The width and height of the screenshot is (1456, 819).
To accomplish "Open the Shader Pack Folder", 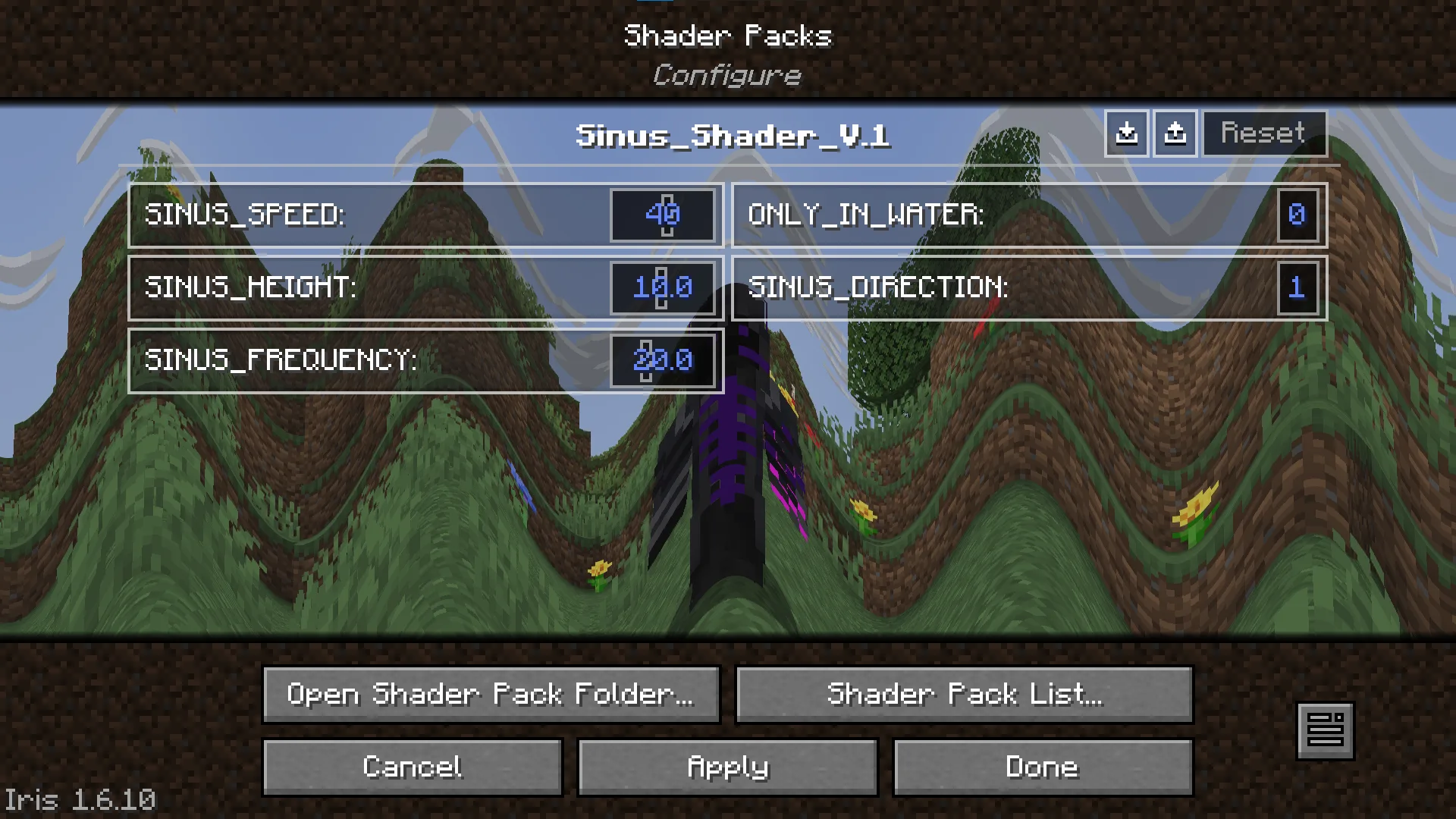I will [x=491, y=695].
